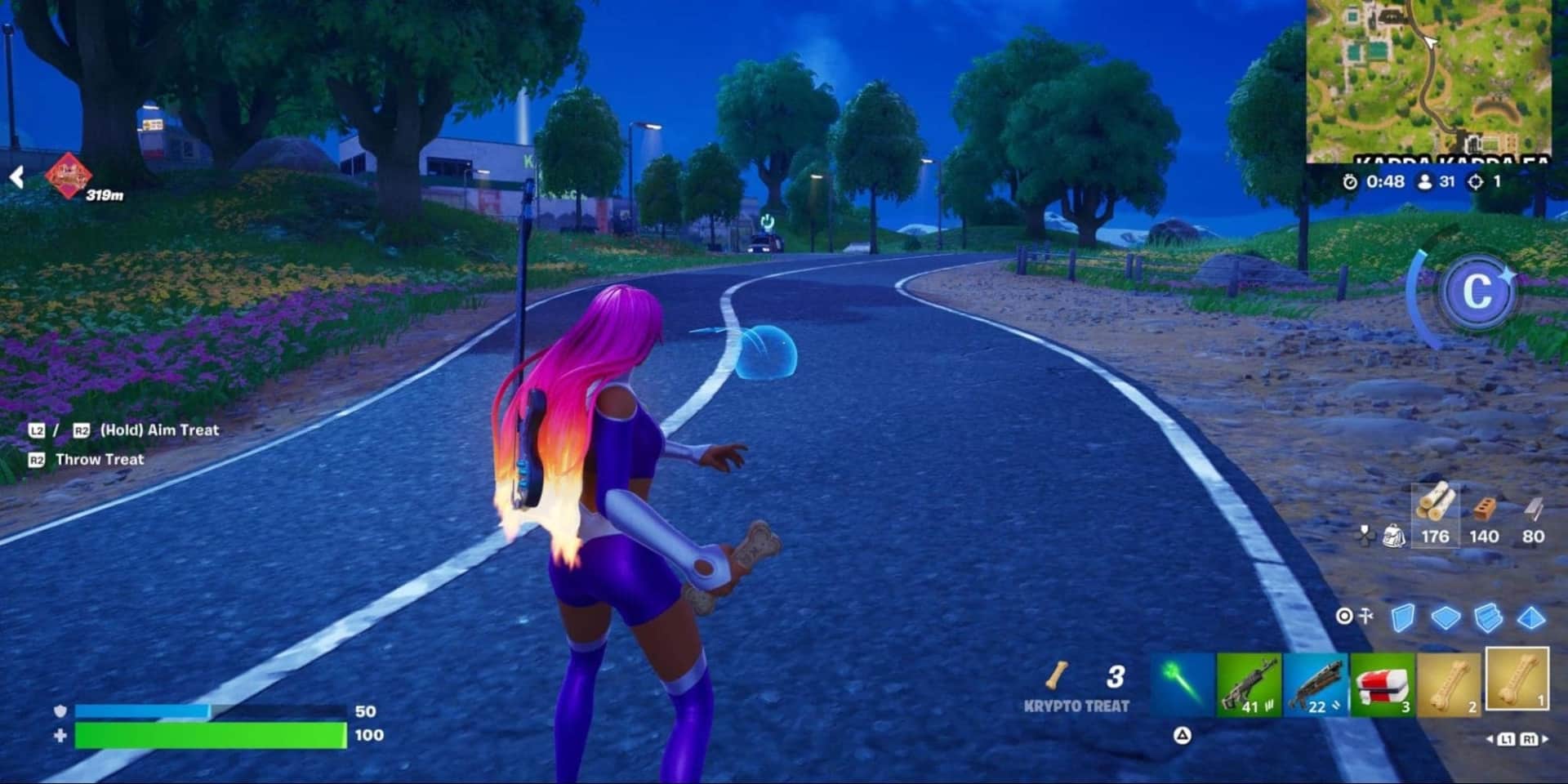Viewport: 1568px width, 784px height.
Task: Click the eliminations crosshair icon
Action: [1477, 181]
